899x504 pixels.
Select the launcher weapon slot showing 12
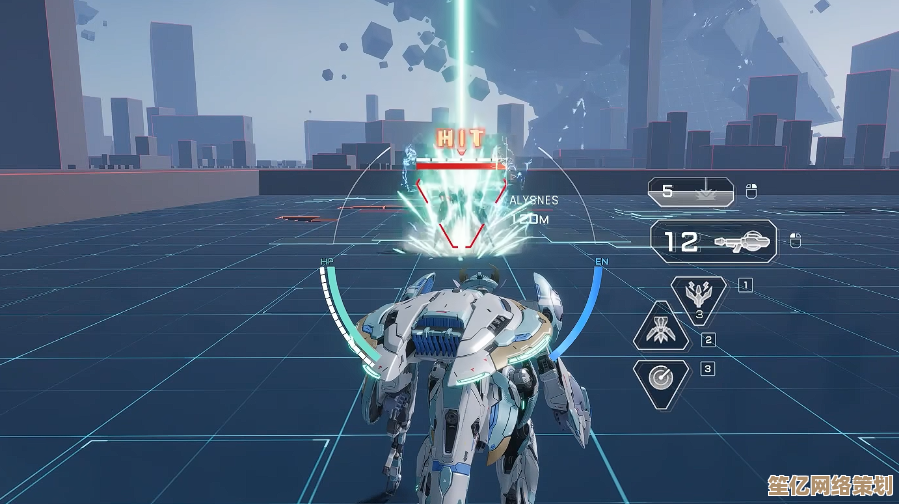click(713, 241)
